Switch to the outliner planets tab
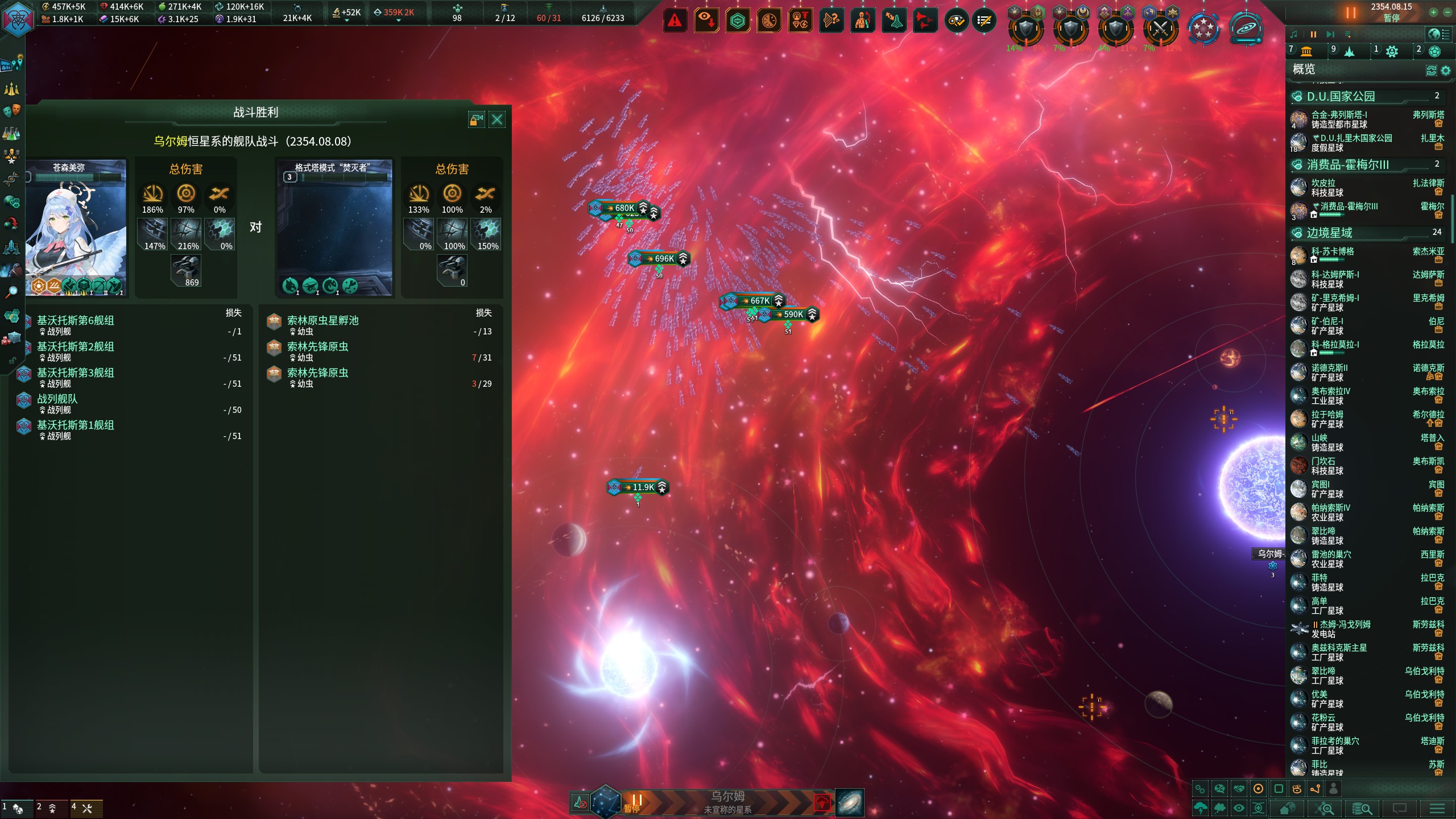The height and width of the screenshot is (819, 1456). 1306,51
